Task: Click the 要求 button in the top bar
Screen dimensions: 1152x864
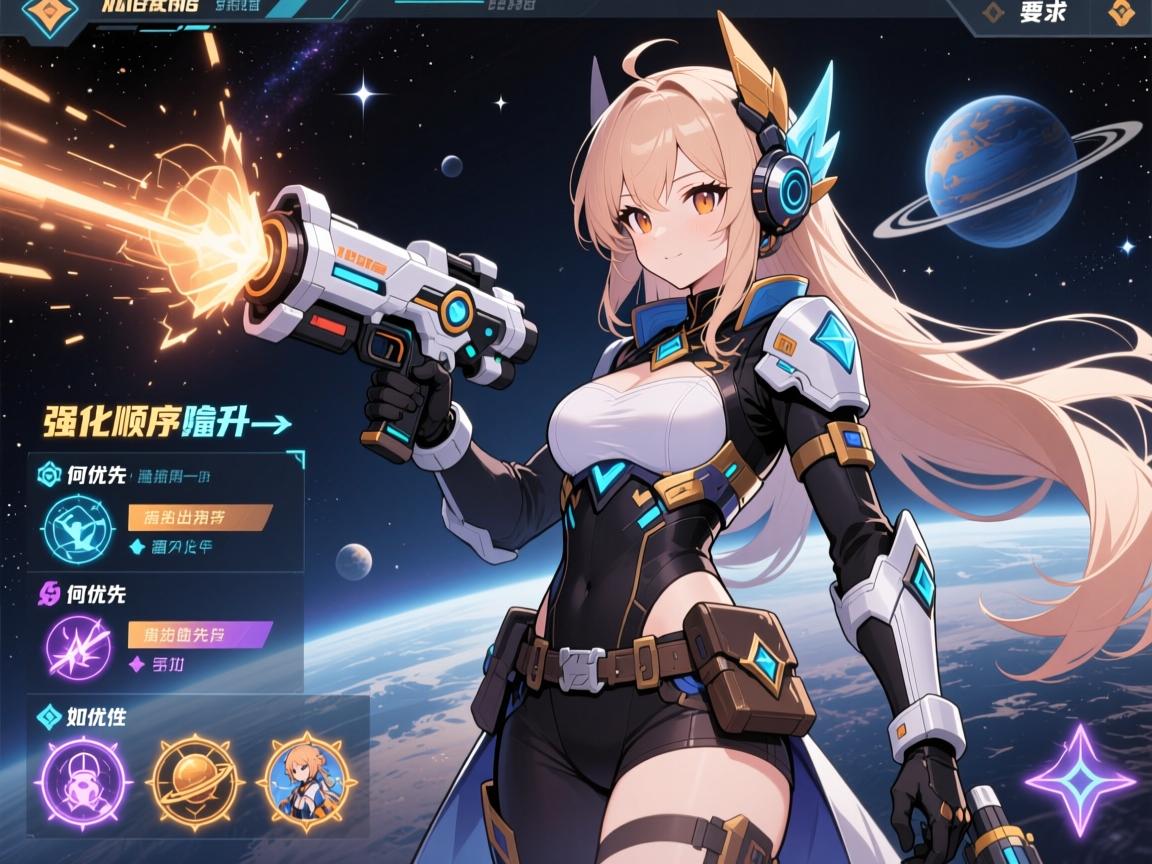Action: (1042, 14)
